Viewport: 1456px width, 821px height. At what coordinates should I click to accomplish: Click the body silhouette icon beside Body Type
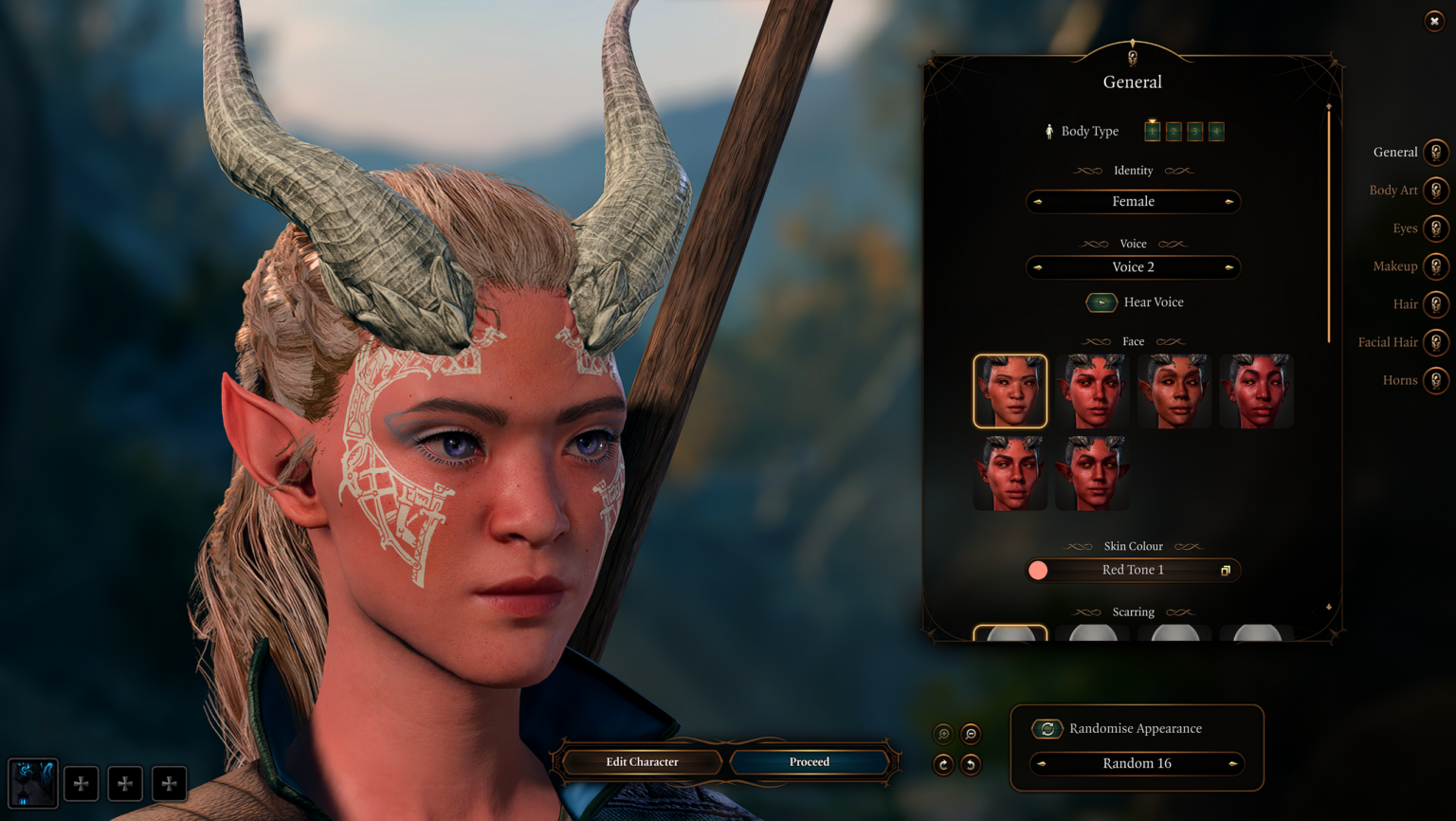pyautogui.click(x=1050, y=131)
